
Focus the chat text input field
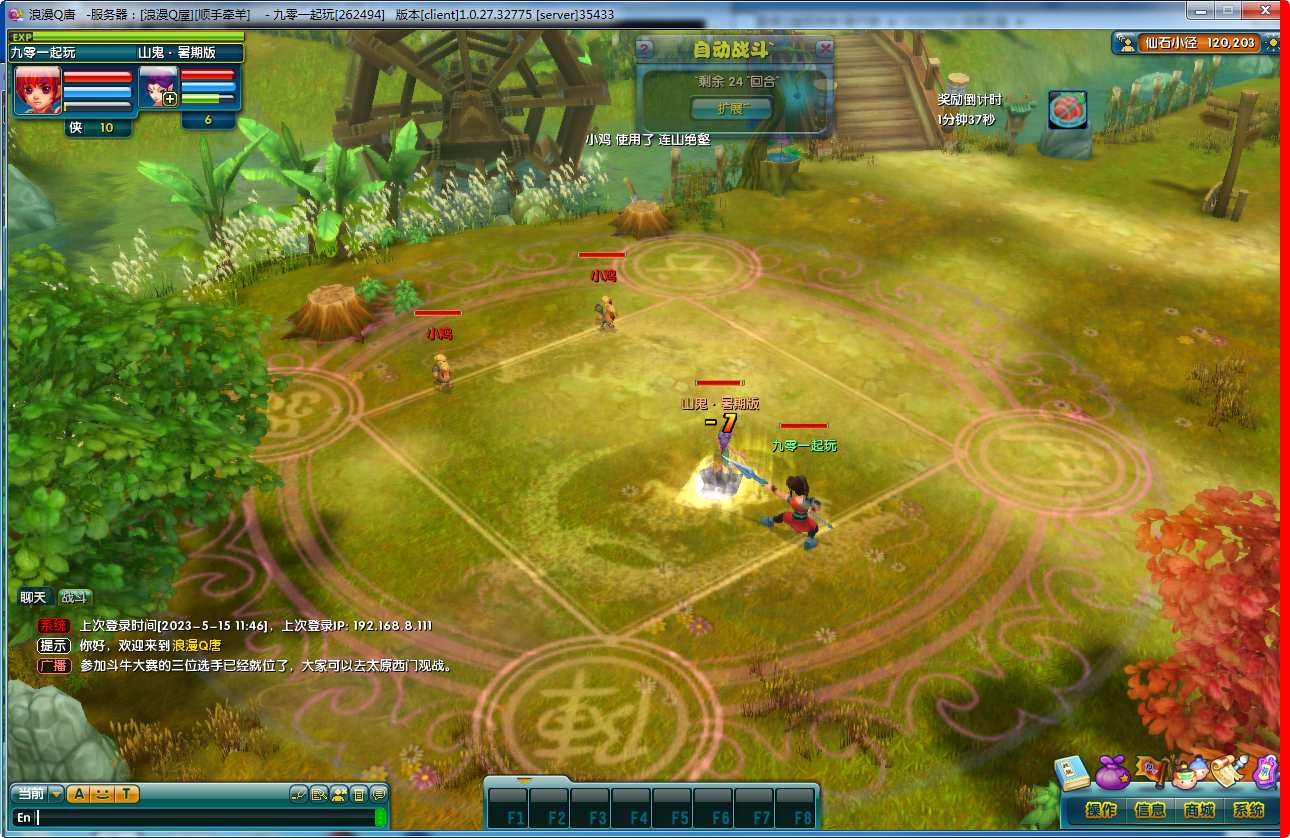point(200,818)
